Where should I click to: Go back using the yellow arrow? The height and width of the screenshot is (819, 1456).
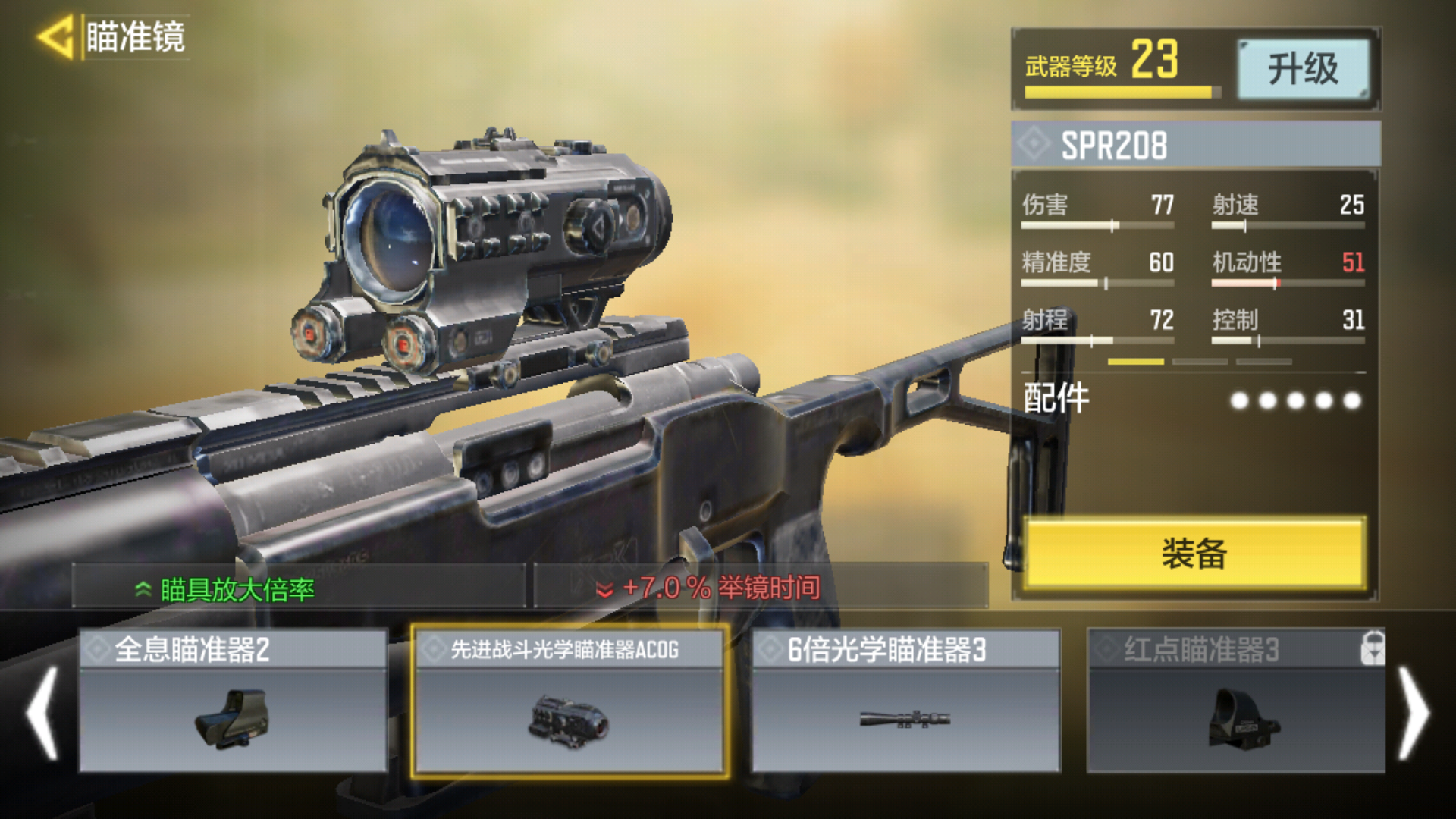55,36
